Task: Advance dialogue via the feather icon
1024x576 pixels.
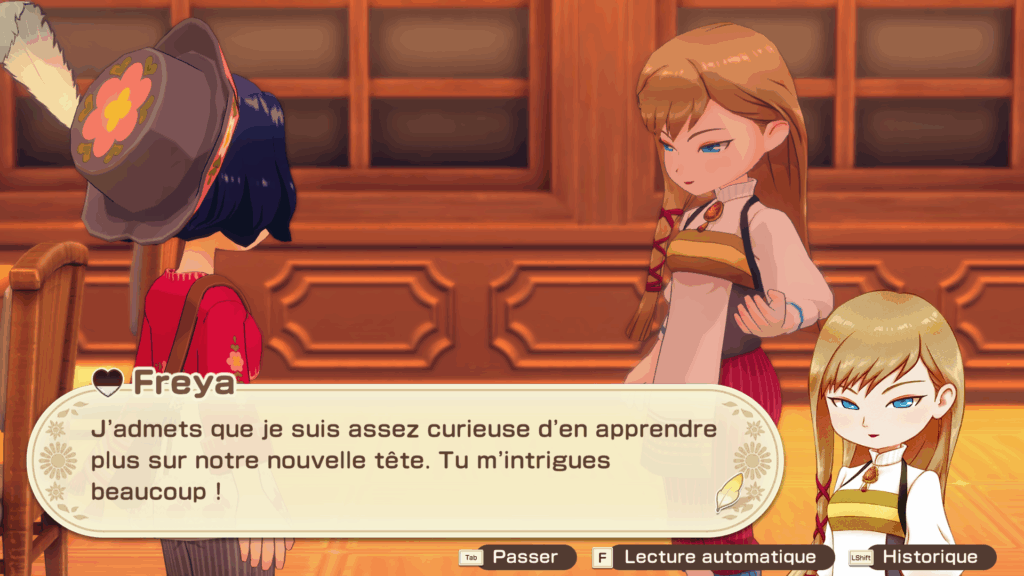Action: [x=731, y=492]
